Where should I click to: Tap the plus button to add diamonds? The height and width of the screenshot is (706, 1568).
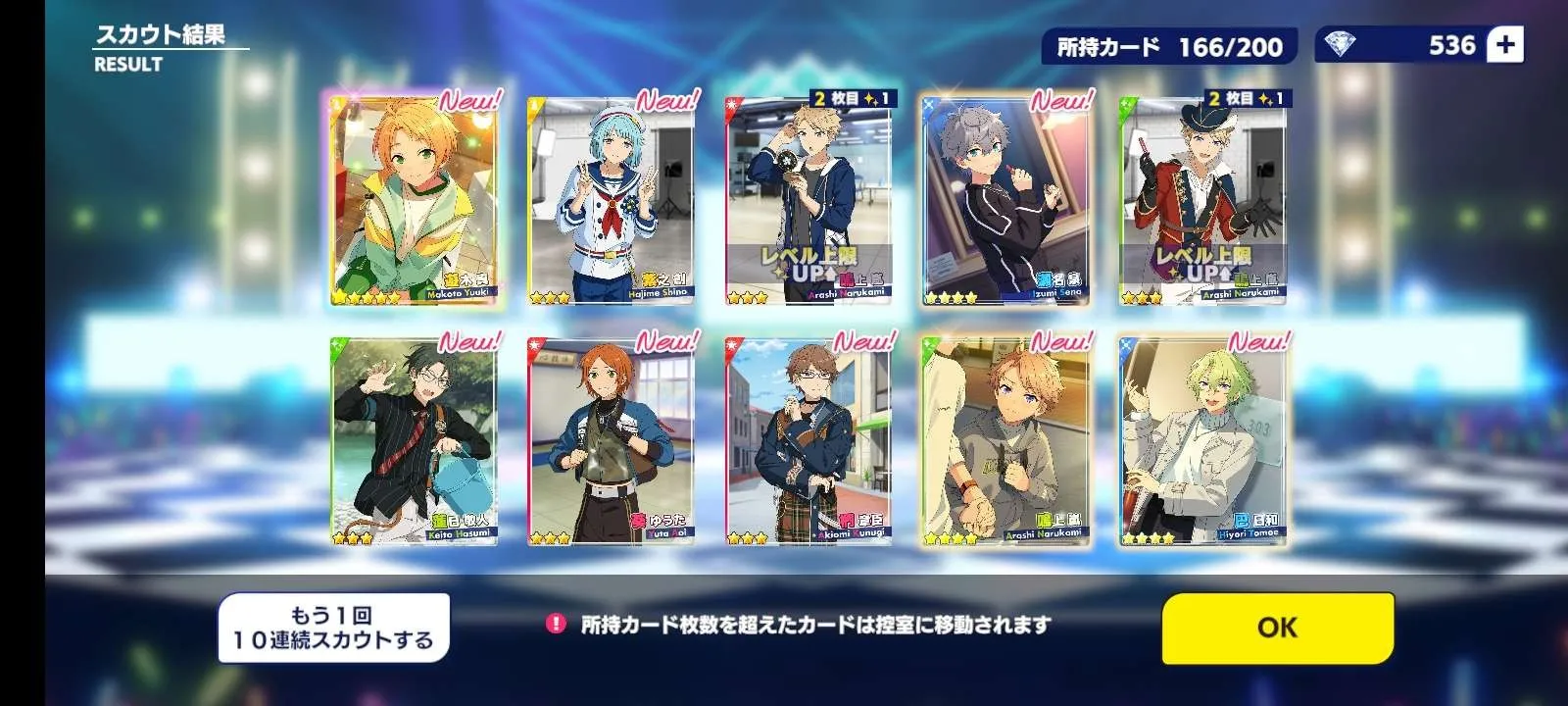tap(1505, 45)
